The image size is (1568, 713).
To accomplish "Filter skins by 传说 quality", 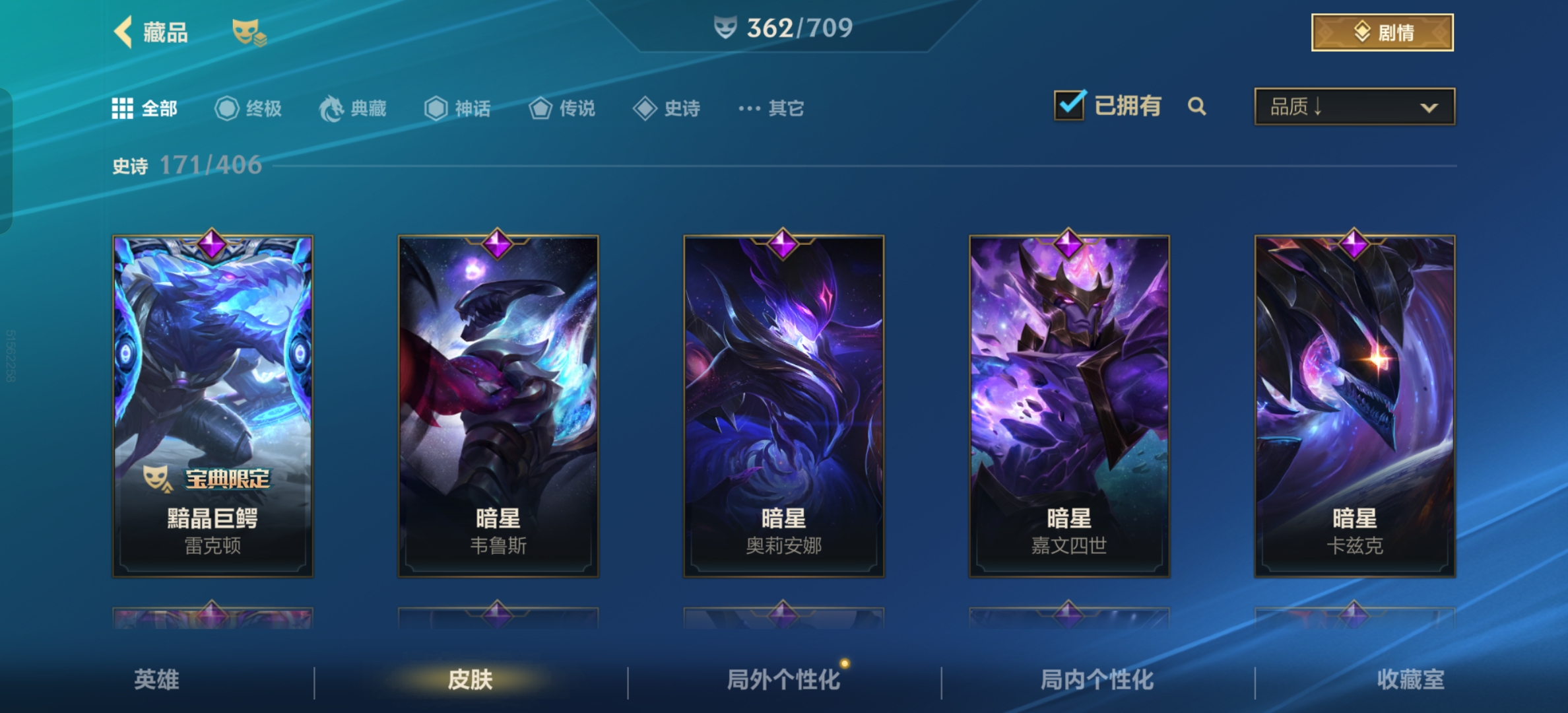I will point(542,109).
